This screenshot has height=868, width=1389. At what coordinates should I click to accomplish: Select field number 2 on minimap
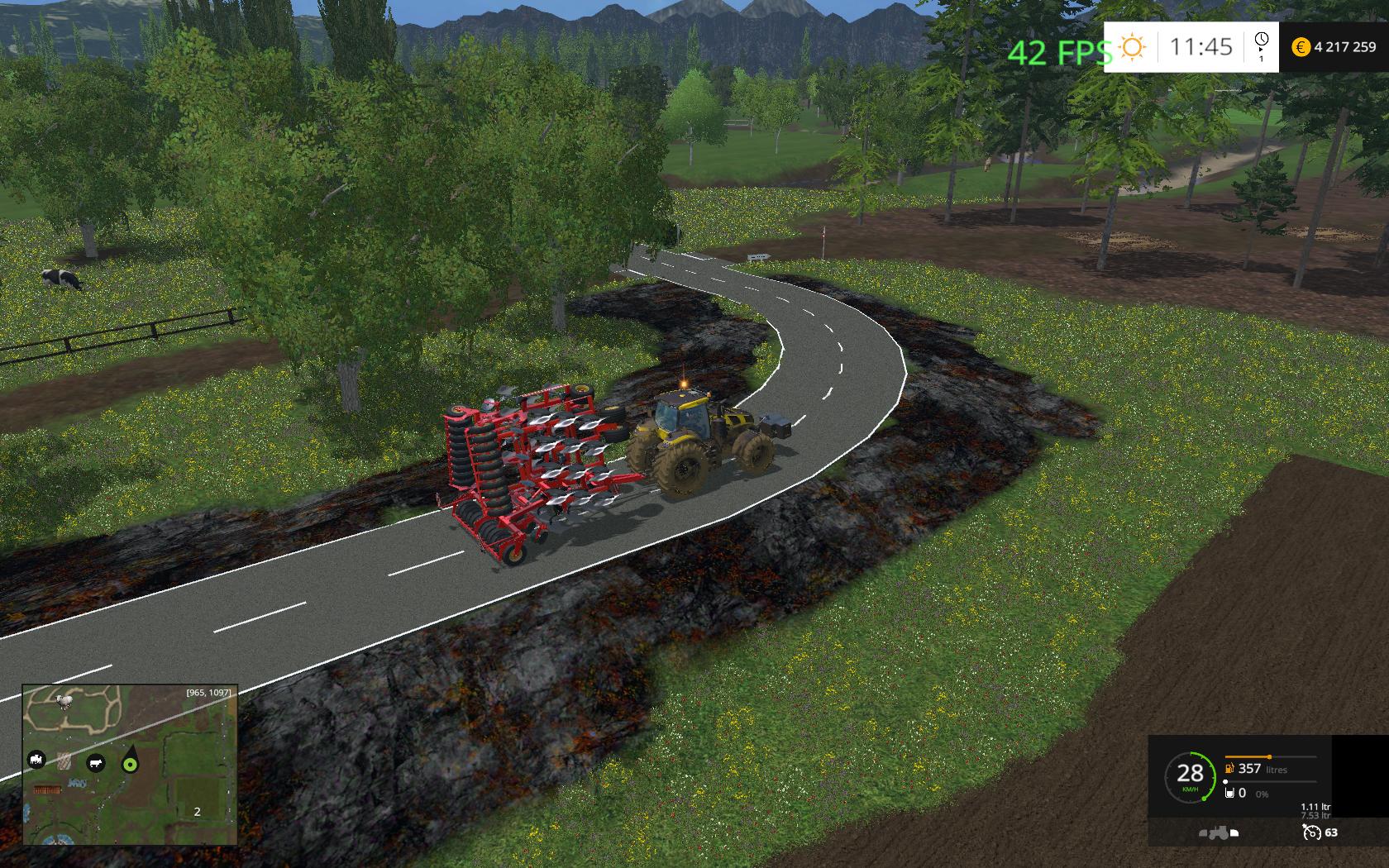(x=197, y=812)
